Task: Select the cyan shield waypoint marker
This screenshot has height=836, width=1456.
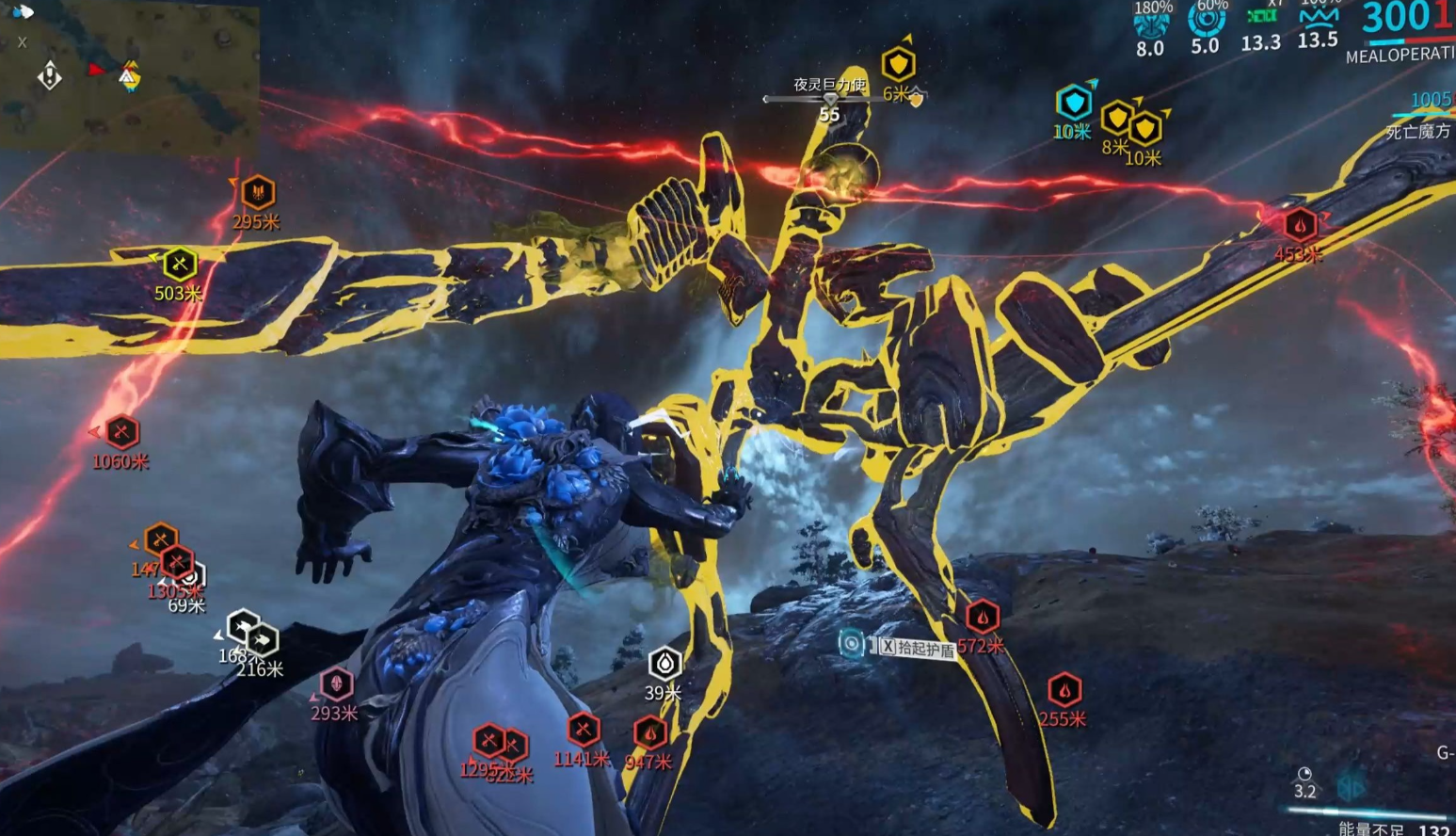Action: (x=1074, y=103)
